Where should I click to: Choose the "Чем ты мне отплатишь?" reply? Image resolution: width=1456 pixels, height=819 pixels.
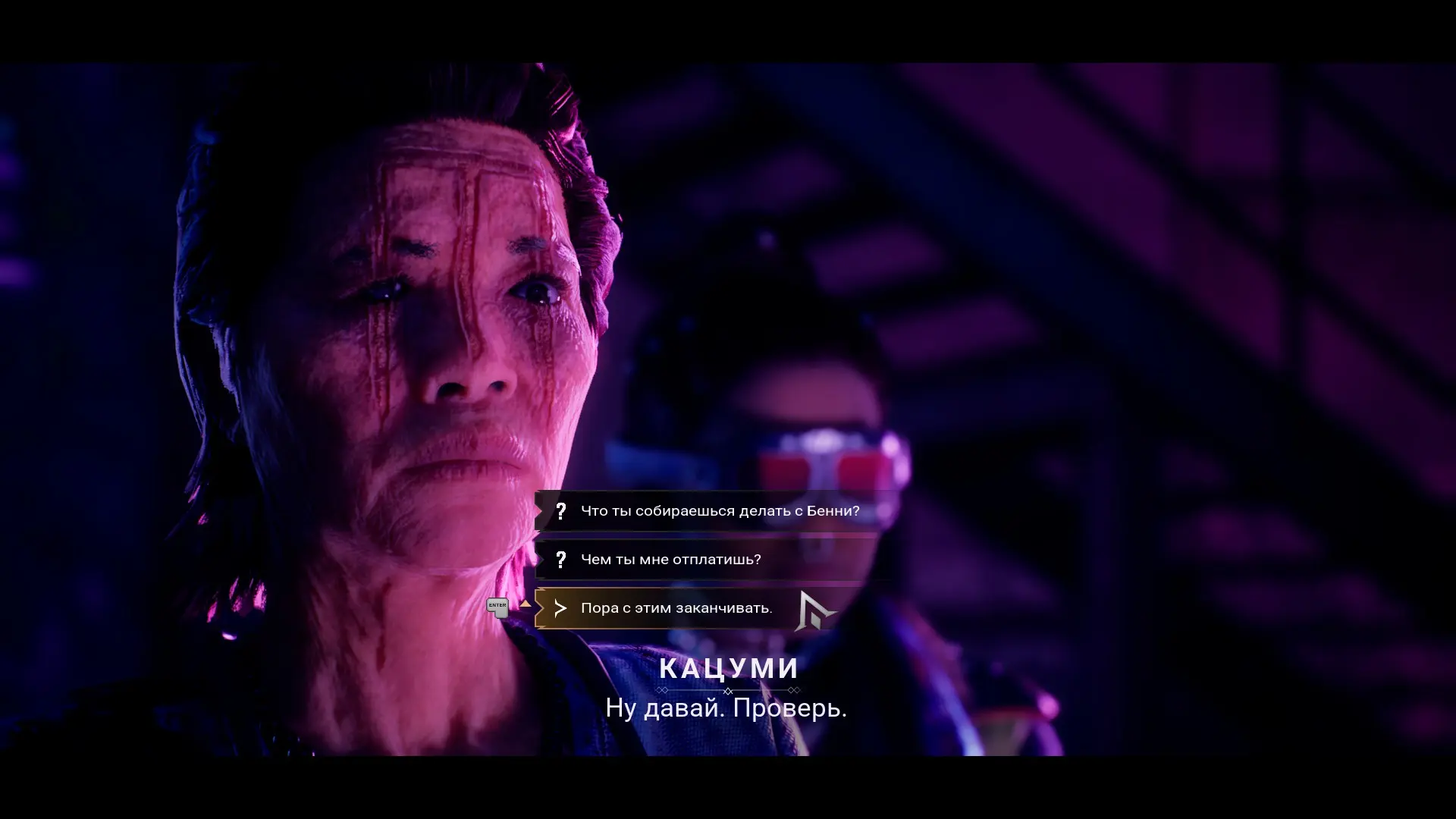click(670, 560)
